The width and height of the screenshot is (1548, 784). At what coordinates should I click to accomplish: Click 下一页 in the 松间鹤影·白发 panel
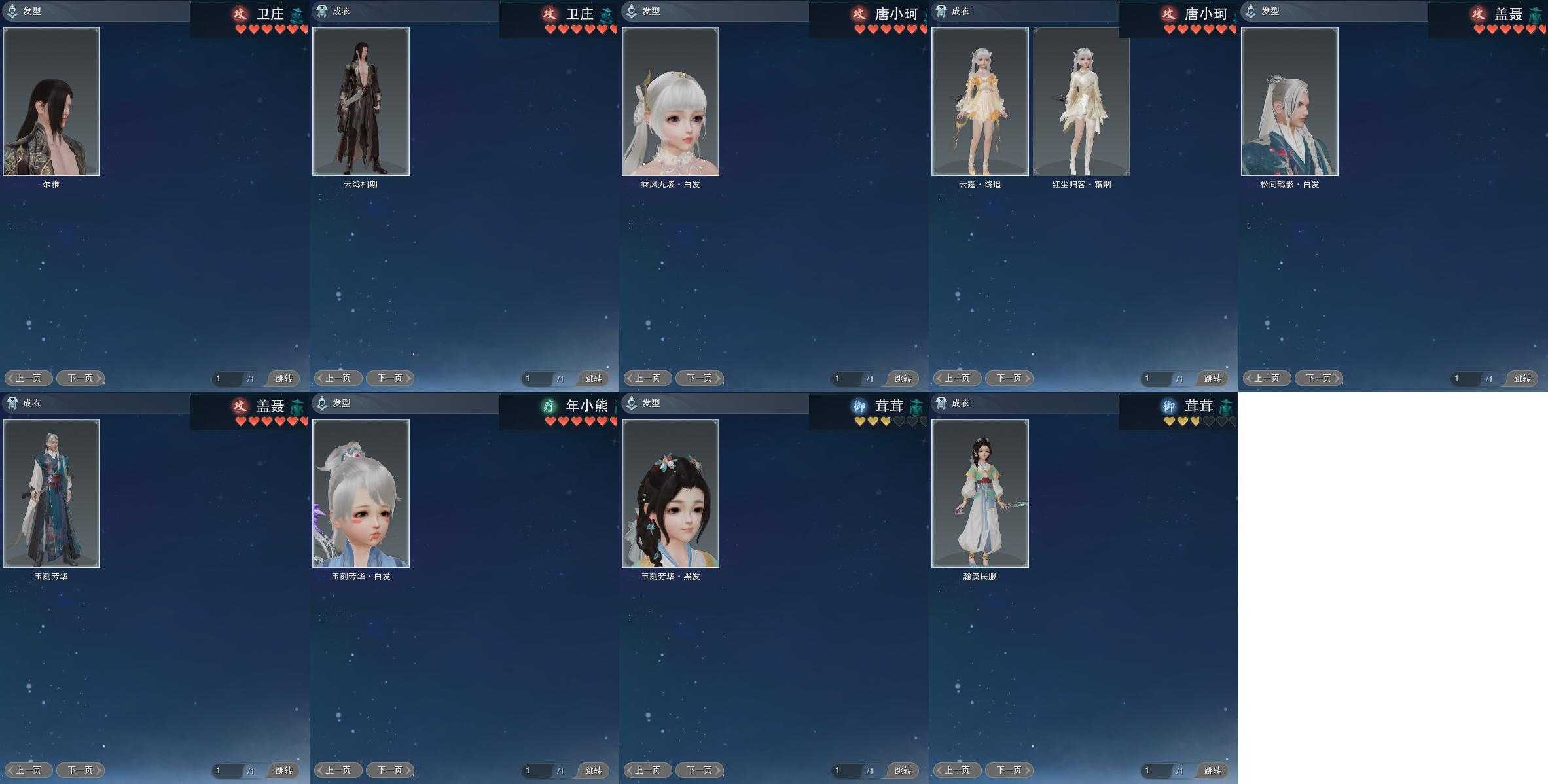tap(1319, 378)
